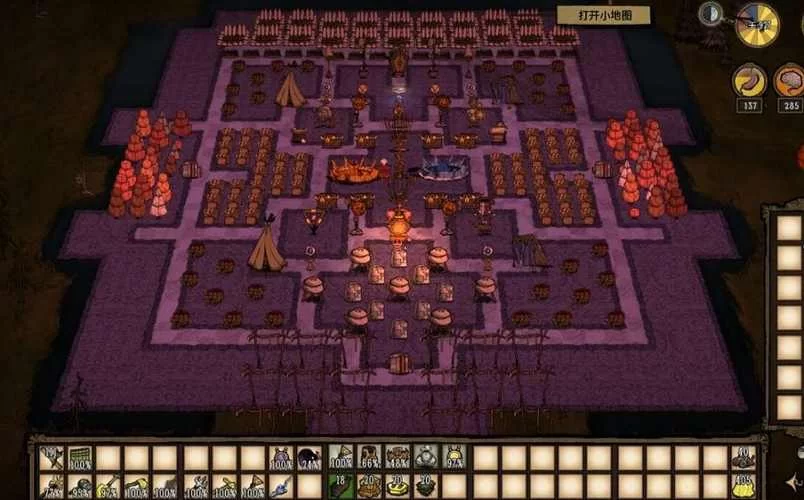804x500 pixels.
Task: Pick the yellow stack counted 405
Action: [742, 486]
